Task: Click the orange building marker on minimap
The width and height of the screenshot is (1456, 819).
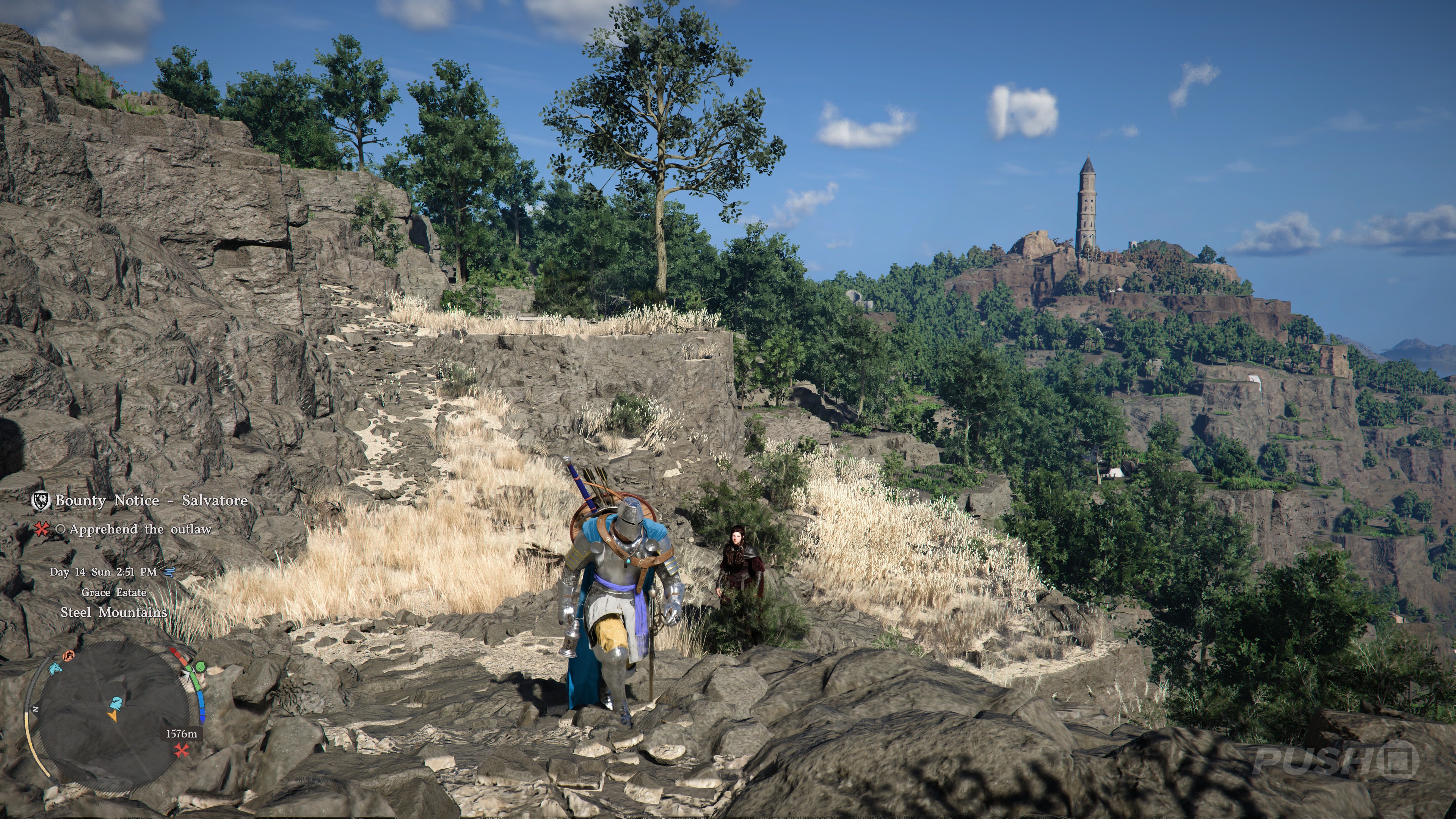Action: click(68, 656)
